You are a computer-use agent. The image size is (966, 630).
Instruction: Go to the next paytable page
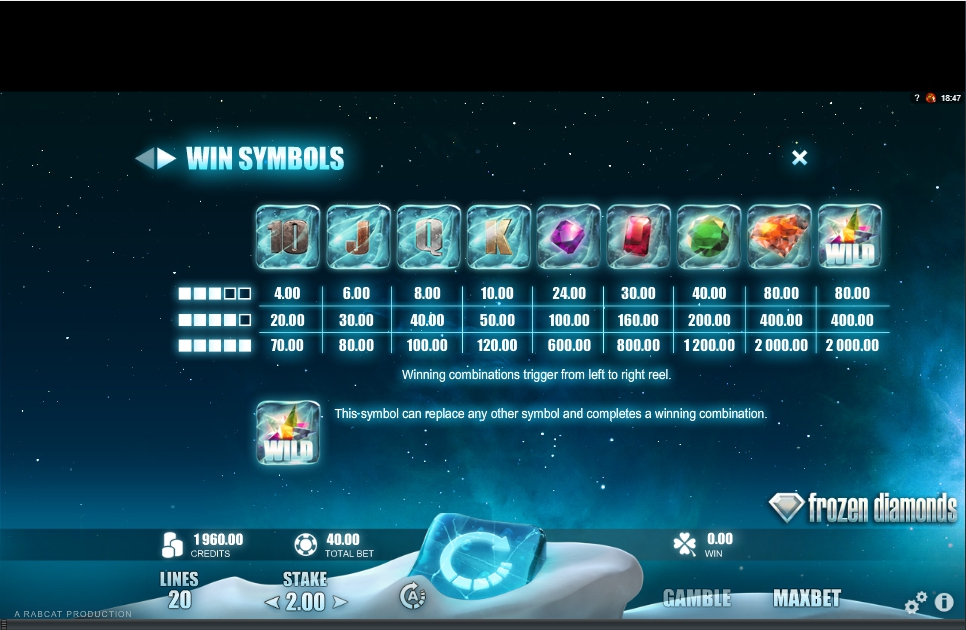point(166,158)
